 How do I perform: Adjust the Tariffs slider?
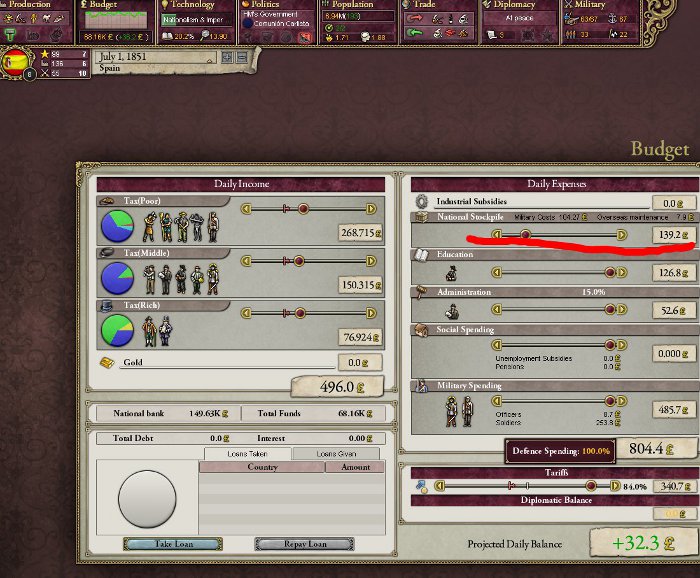[590, 486]
